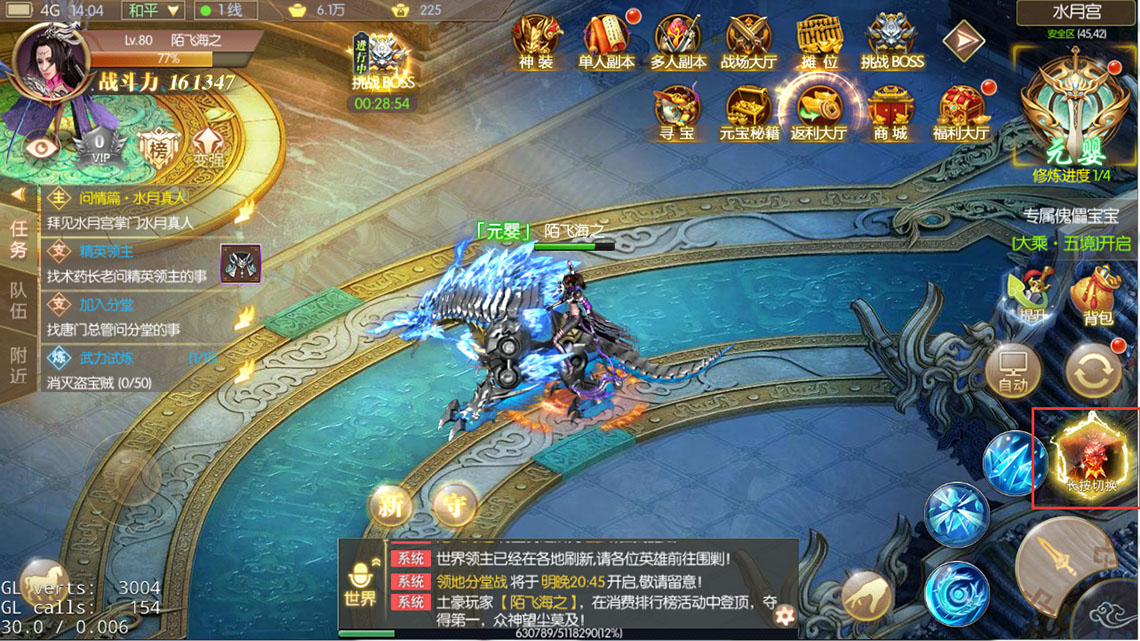This screenshot has width=1140, height=641.
Task: Open the 寻宝 treasure hunt
Action: [676, 112]
